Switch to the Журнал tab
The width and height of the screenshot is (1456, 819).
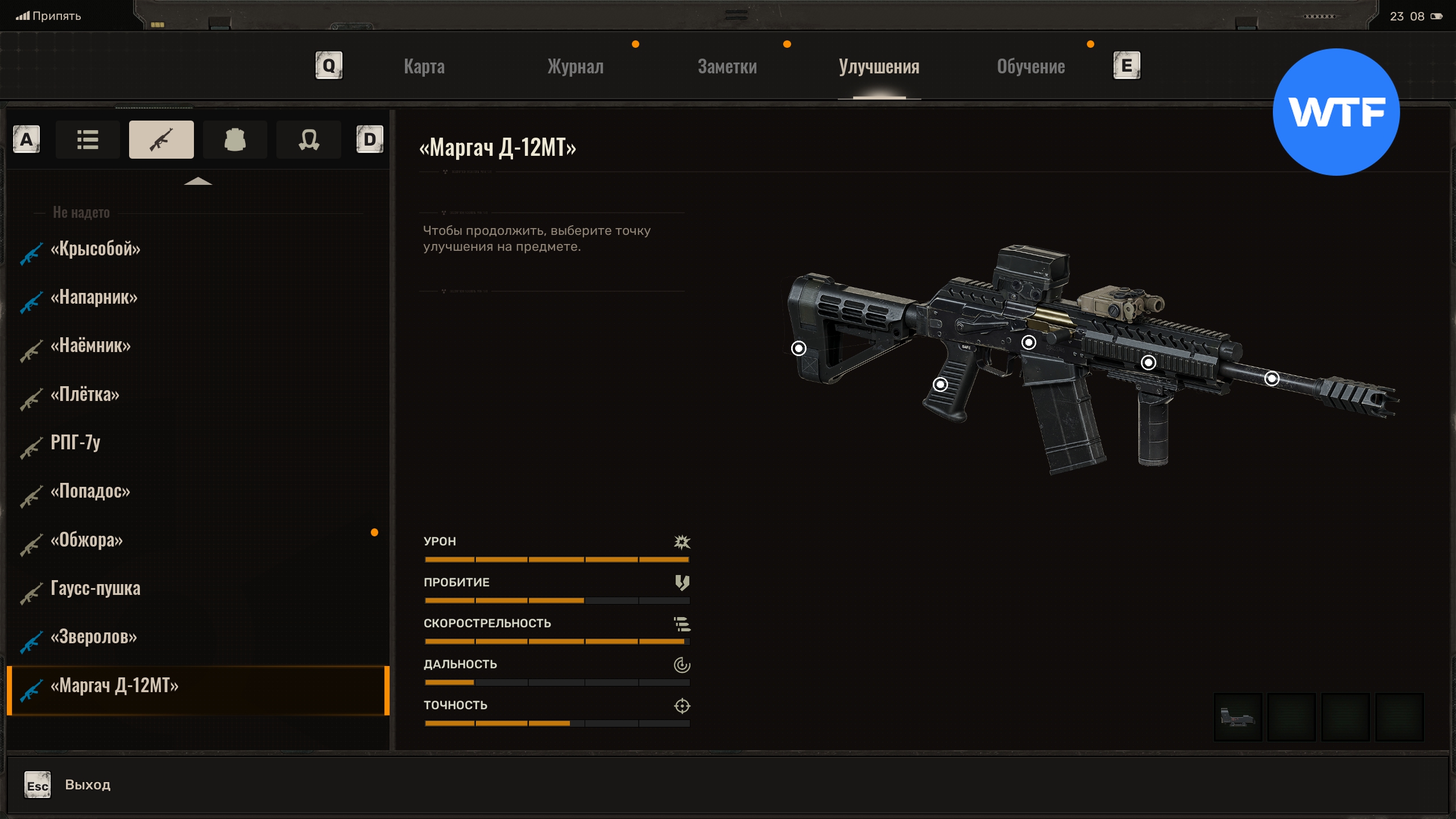pyautogui.click(x=576, y=67)
